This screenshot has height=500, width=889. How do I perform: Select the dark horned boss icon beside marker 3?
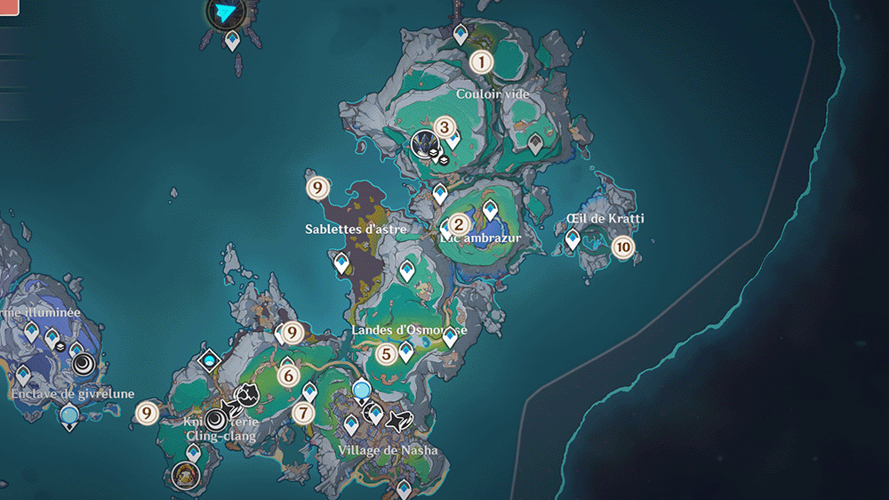pos(424,143)
